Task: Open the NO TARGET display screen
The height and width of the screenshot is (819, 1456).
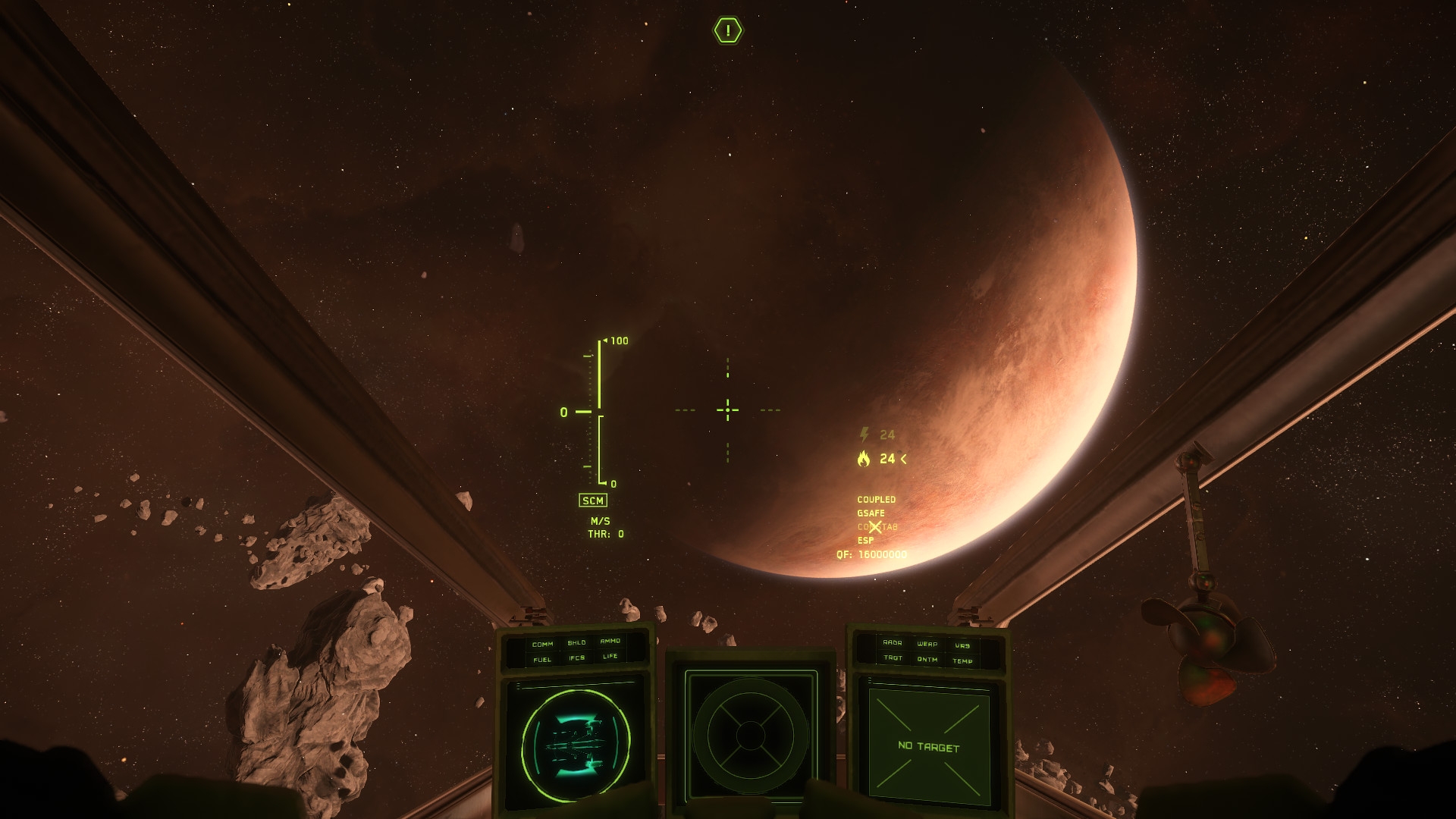Action: (929, 747)
